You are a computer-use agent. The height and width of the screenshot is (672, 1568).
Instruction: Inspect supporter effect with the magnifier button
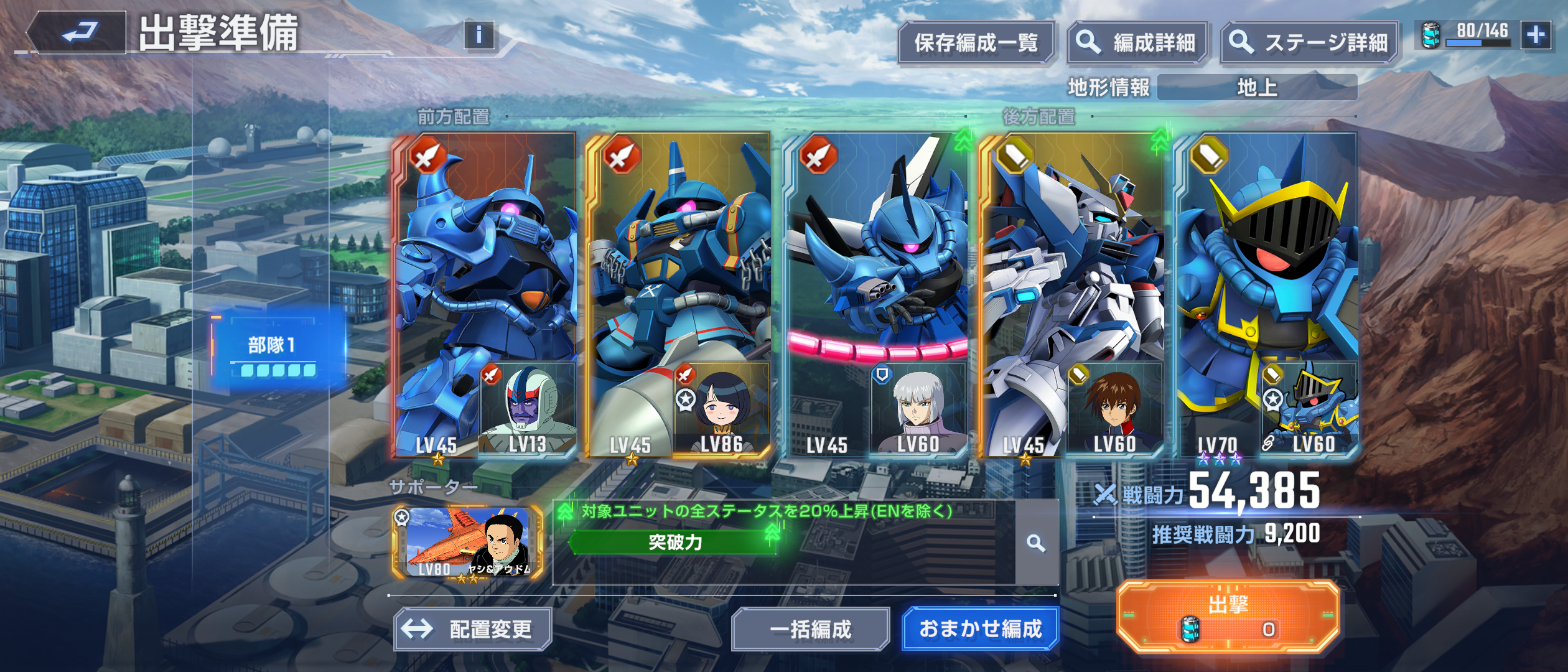[x=1036, y=543]
